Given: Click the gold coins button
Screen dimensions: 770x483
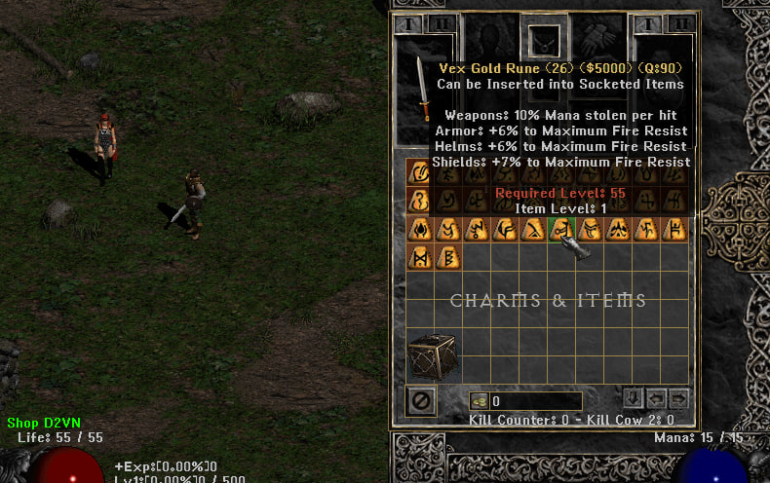Looking at the screenshot, I should point(480,402).
